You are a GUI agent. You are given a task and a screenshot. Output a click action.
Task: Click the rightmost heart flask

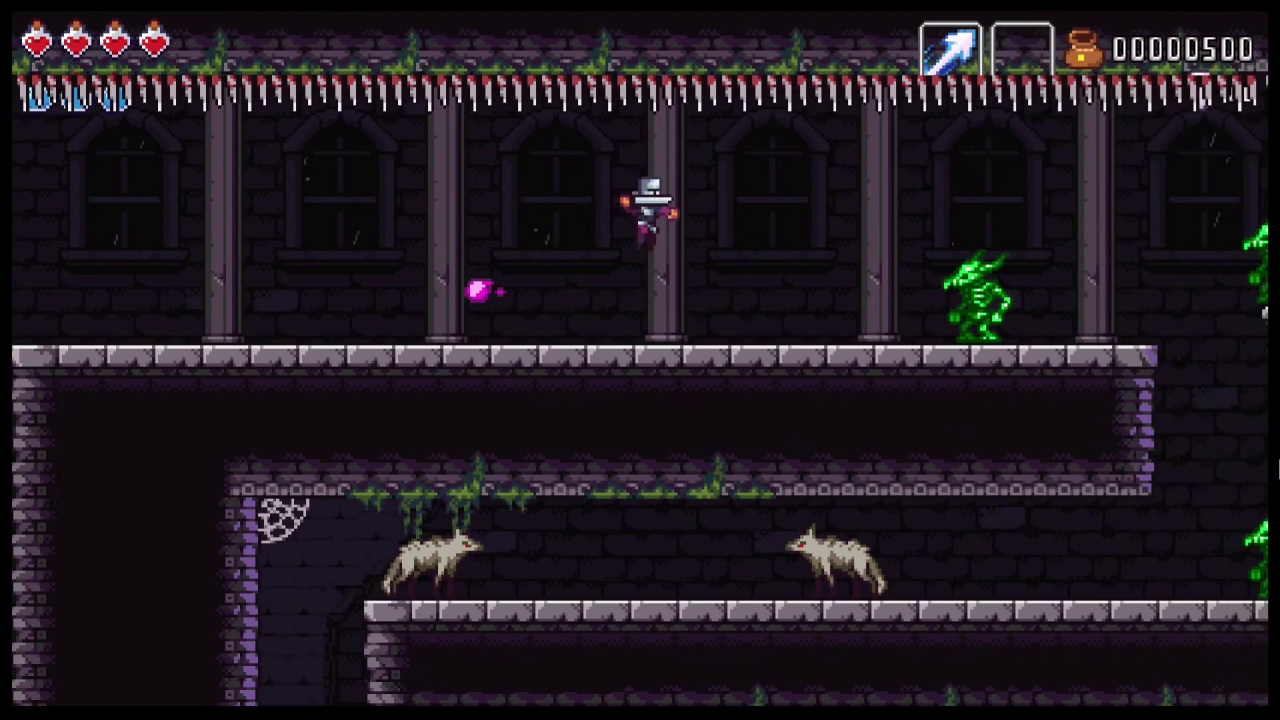[x=152, y=42]
